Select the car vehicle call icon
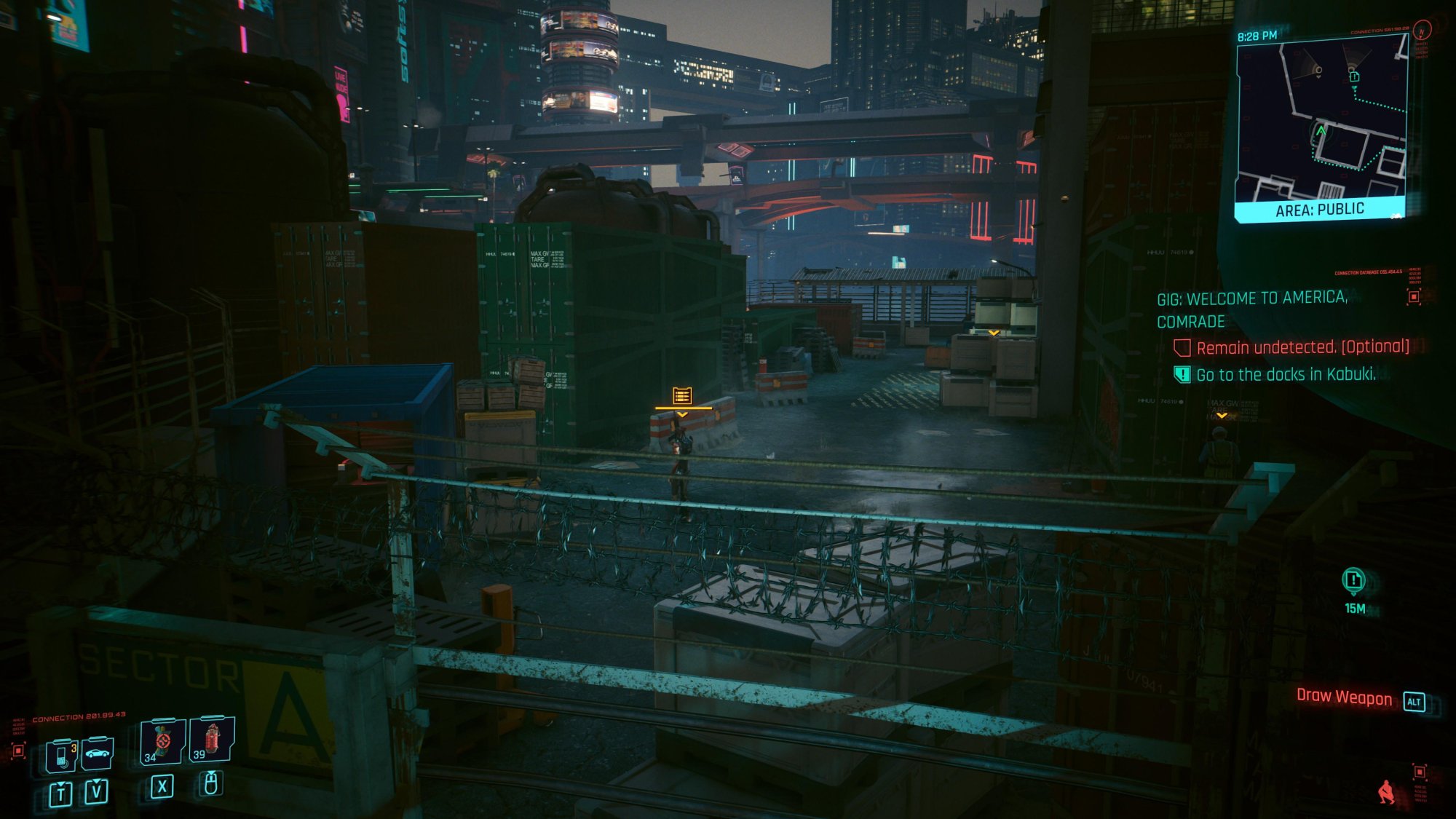This screenshot has width=1456, height=819. pos(97,754)
